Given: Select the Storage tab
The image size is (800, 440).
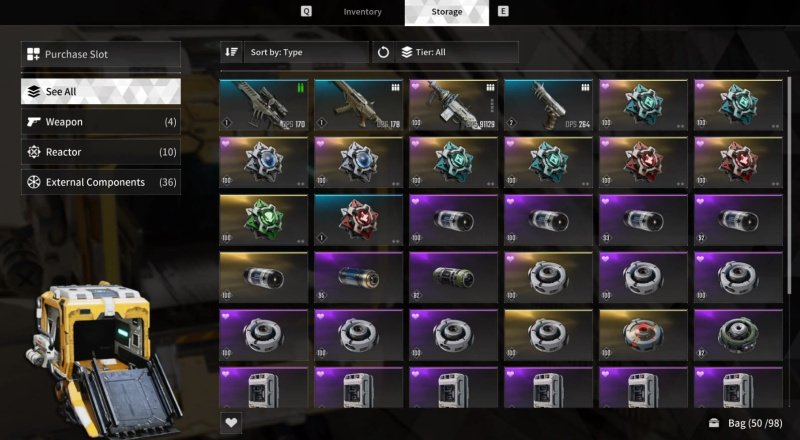Looking at the screenshot, I should 446,12.
